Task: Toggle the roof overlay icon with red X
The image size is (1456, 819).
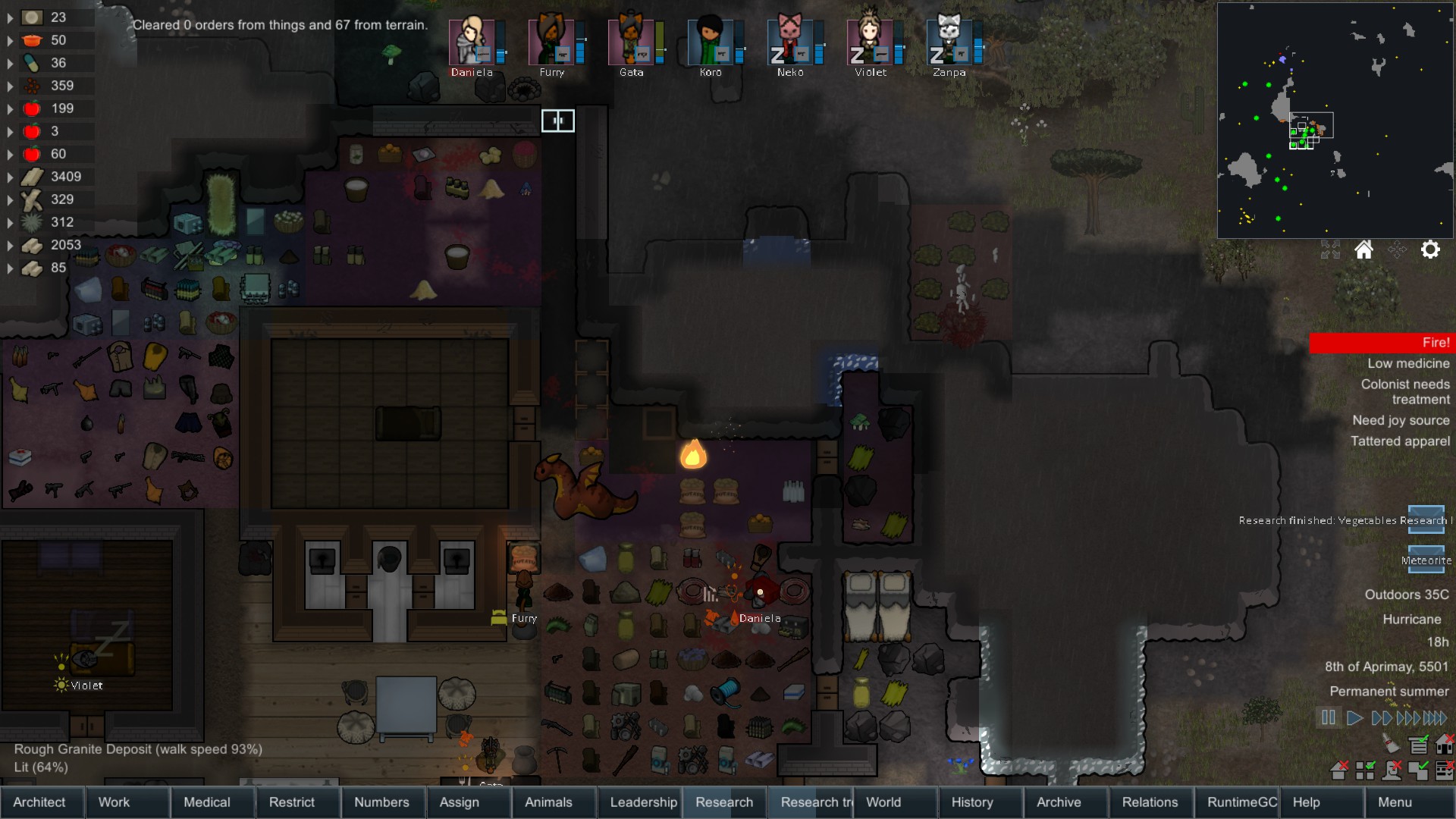Action: (x=1339, y=771)
